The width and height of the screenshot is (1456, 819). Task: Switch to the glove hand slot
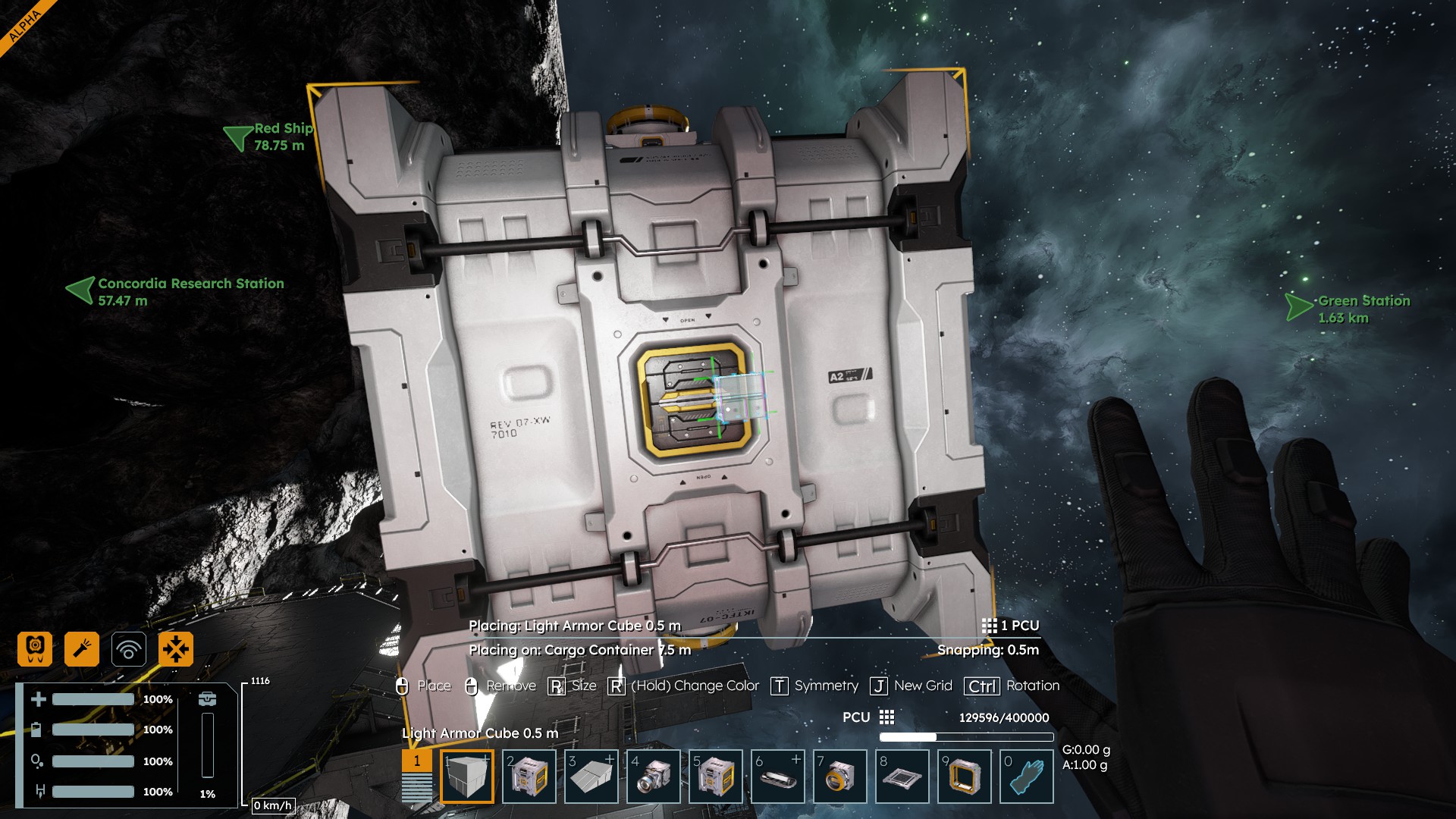pyautogui.click(x=1026, y=777)
